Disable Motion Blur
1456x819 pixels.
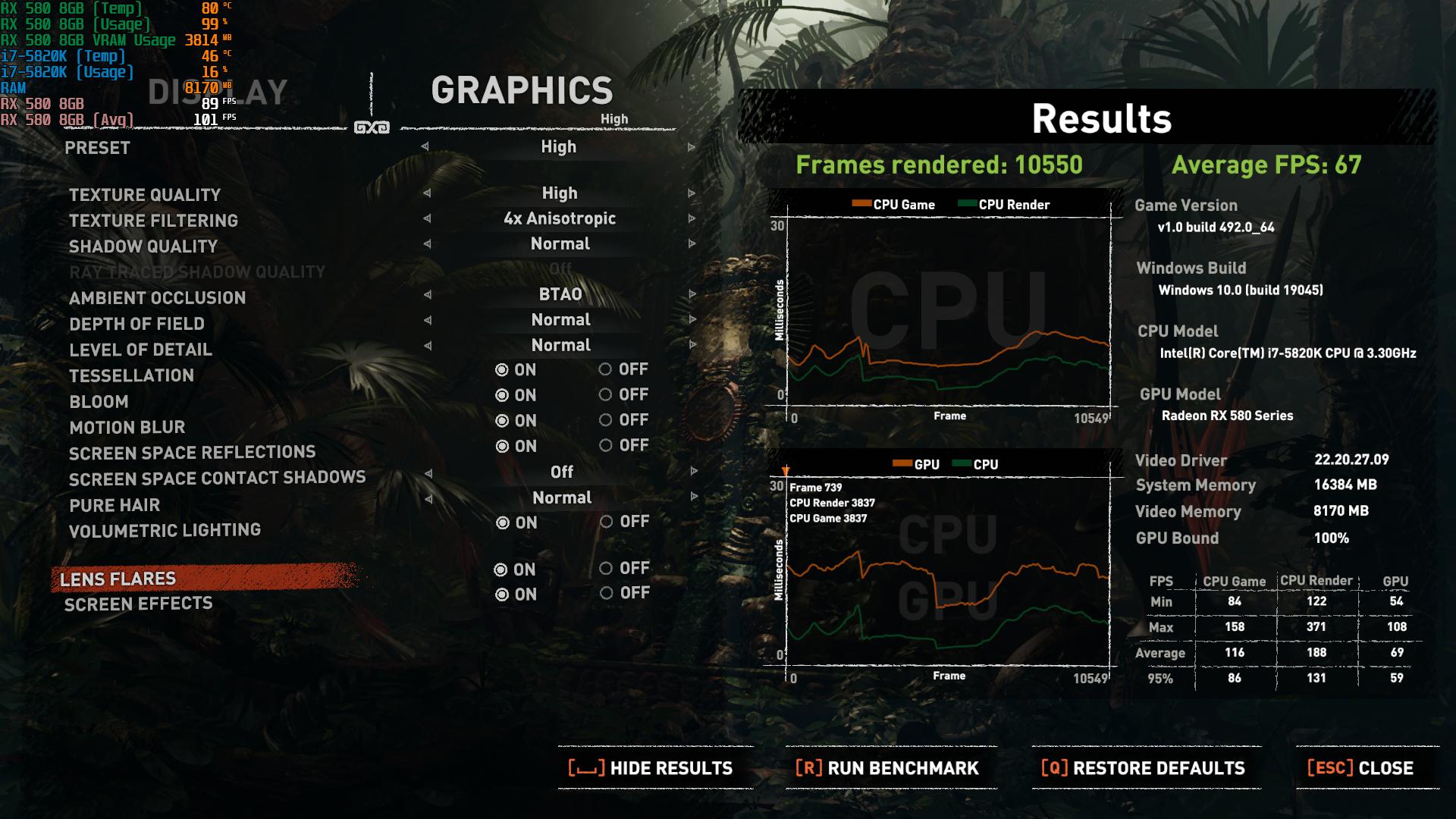coord(607,420)
